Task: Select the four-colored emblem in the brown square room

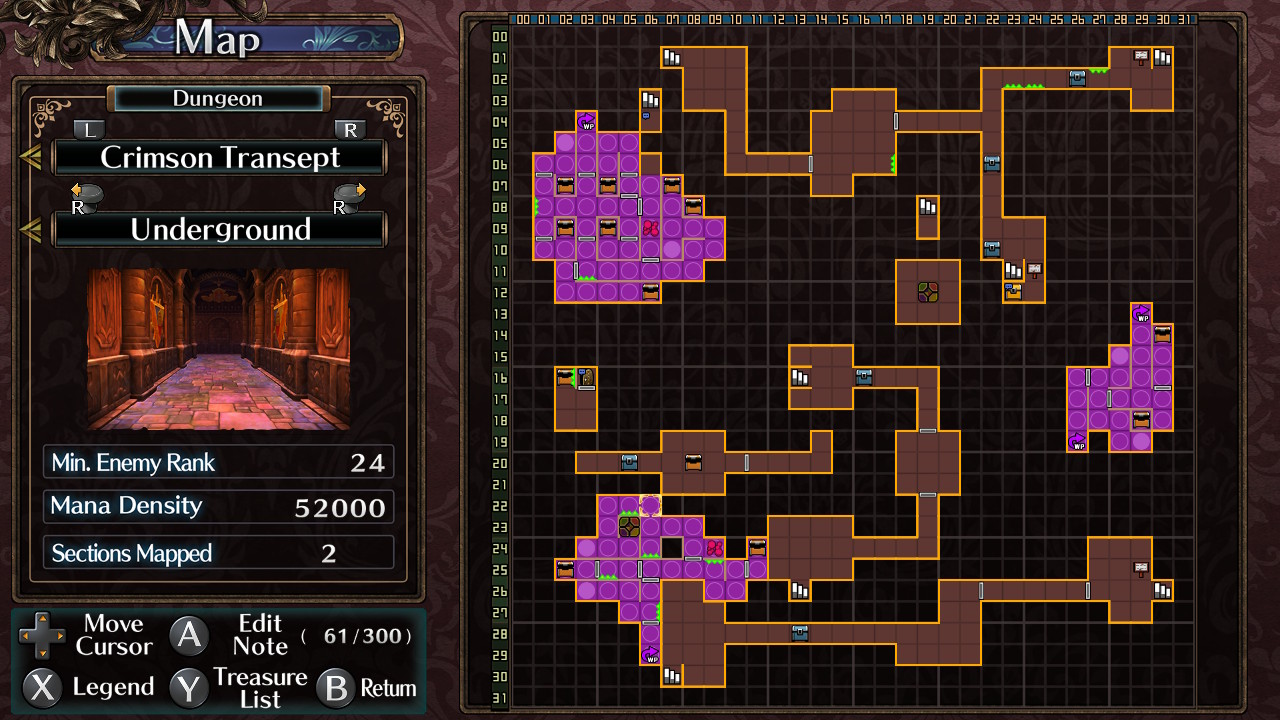Action: [928, 292]
